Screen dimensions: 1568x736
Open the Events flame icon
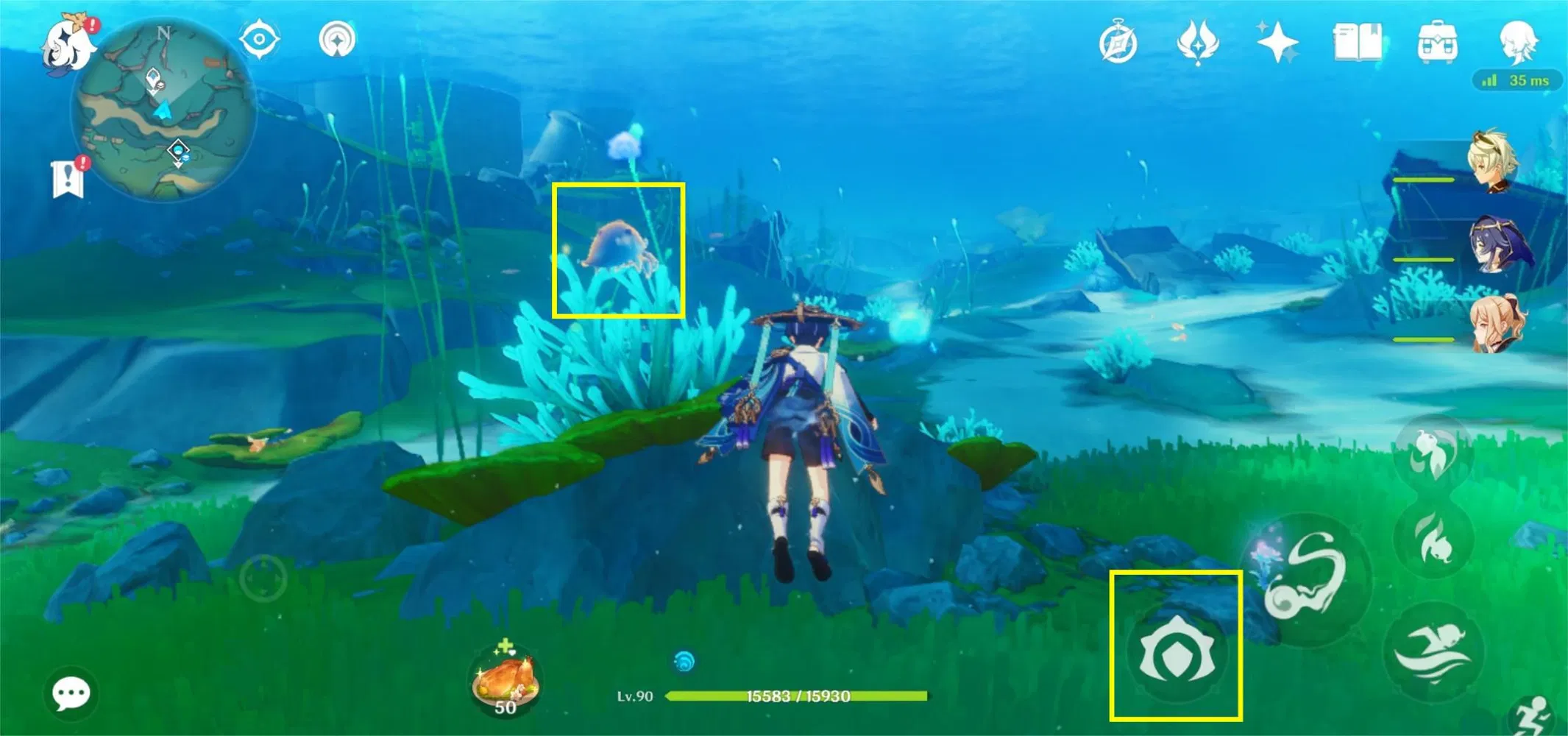tap(1199, 43)
